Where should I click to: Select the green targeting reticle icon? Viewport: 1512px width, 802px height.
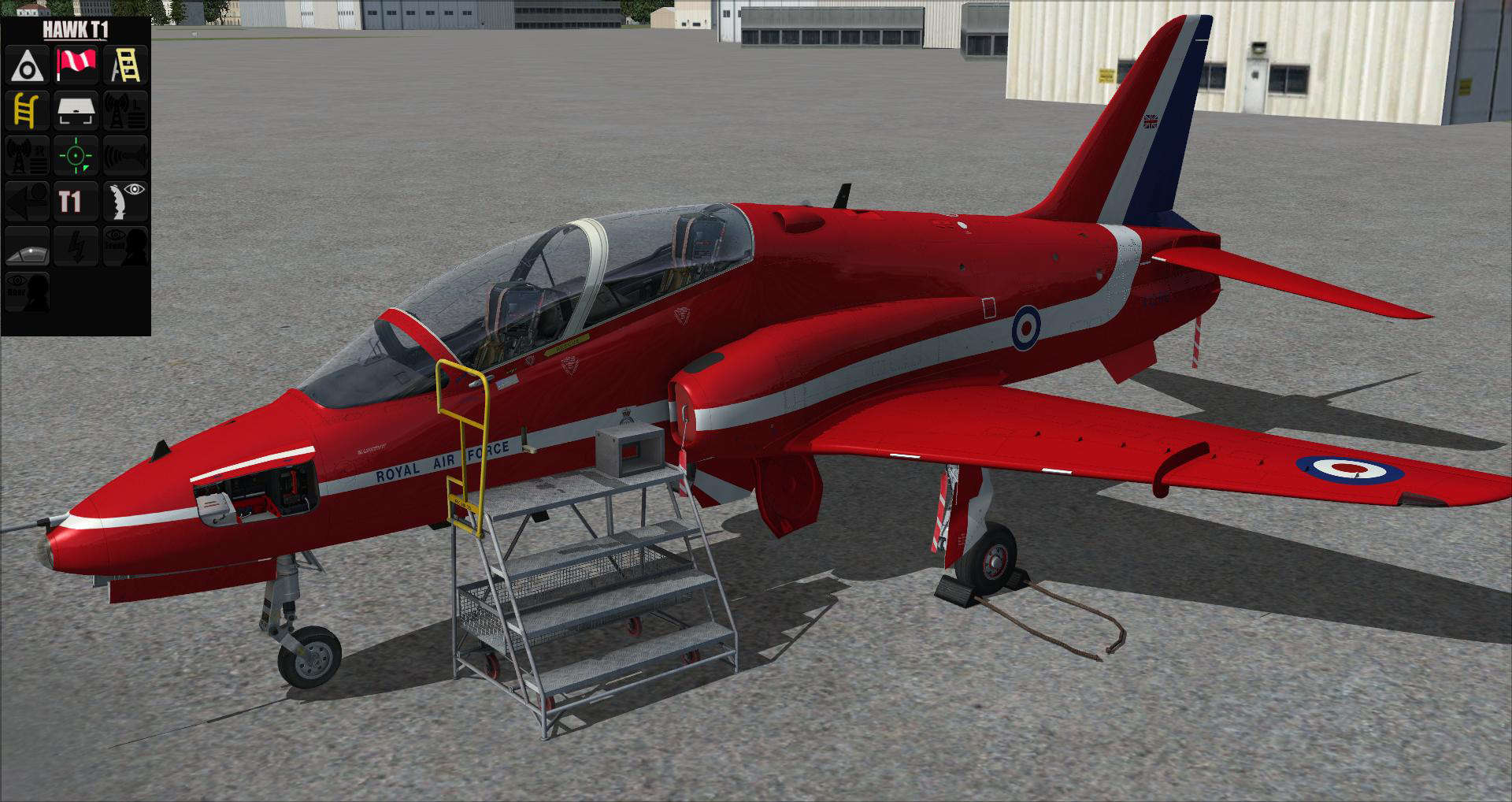pos(76,155)
